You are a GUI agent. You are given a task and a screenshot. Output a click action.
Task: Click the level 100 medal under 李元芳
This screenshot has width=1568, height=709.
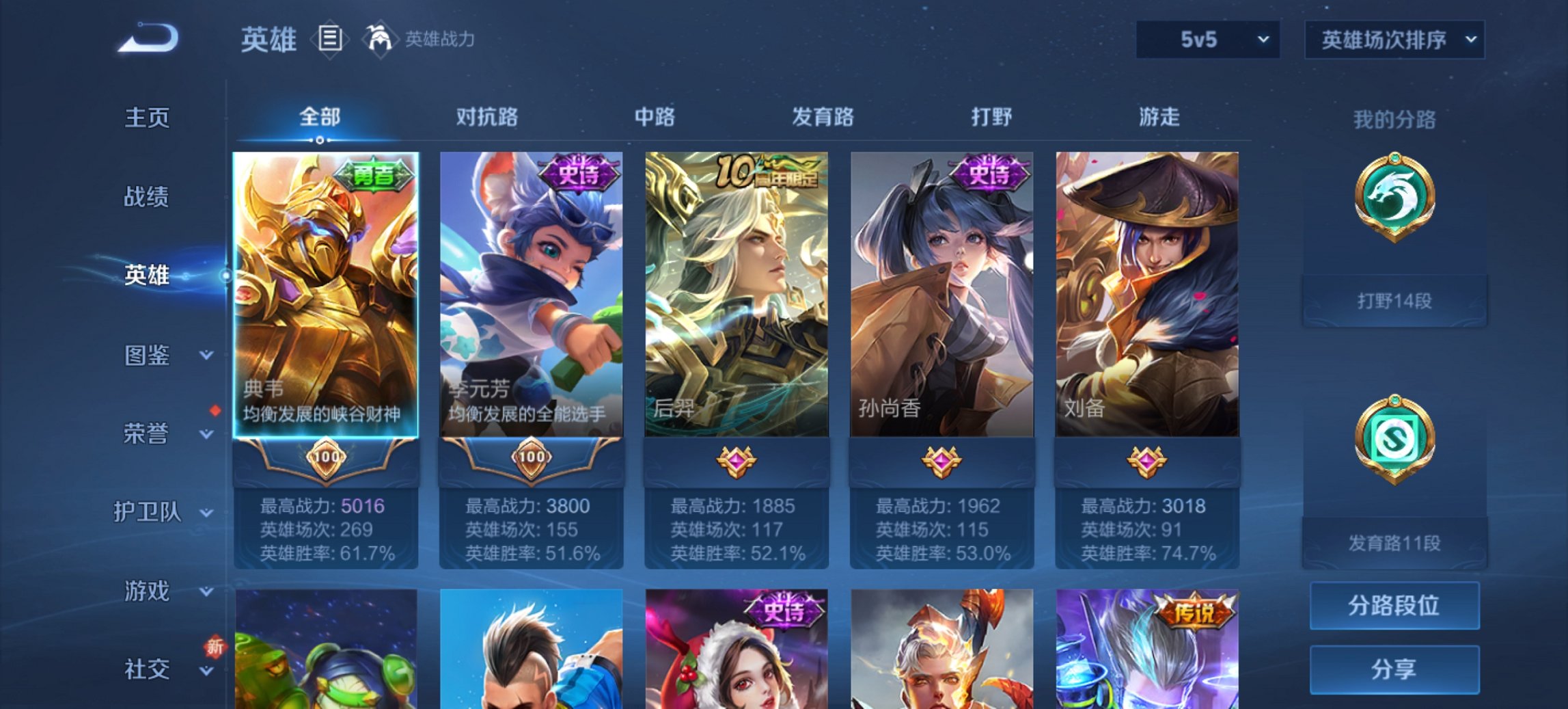click(x=532, y=459)
